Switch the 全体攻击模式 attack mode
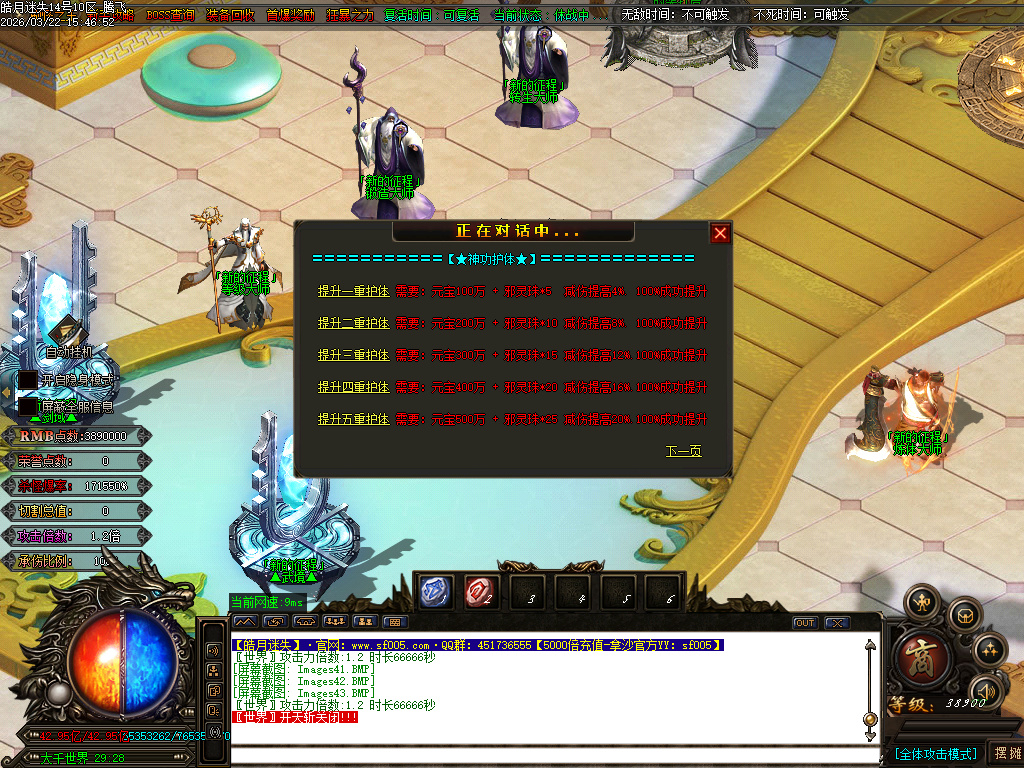Screen dimensions: 1024x768 (x=934, y=753)
